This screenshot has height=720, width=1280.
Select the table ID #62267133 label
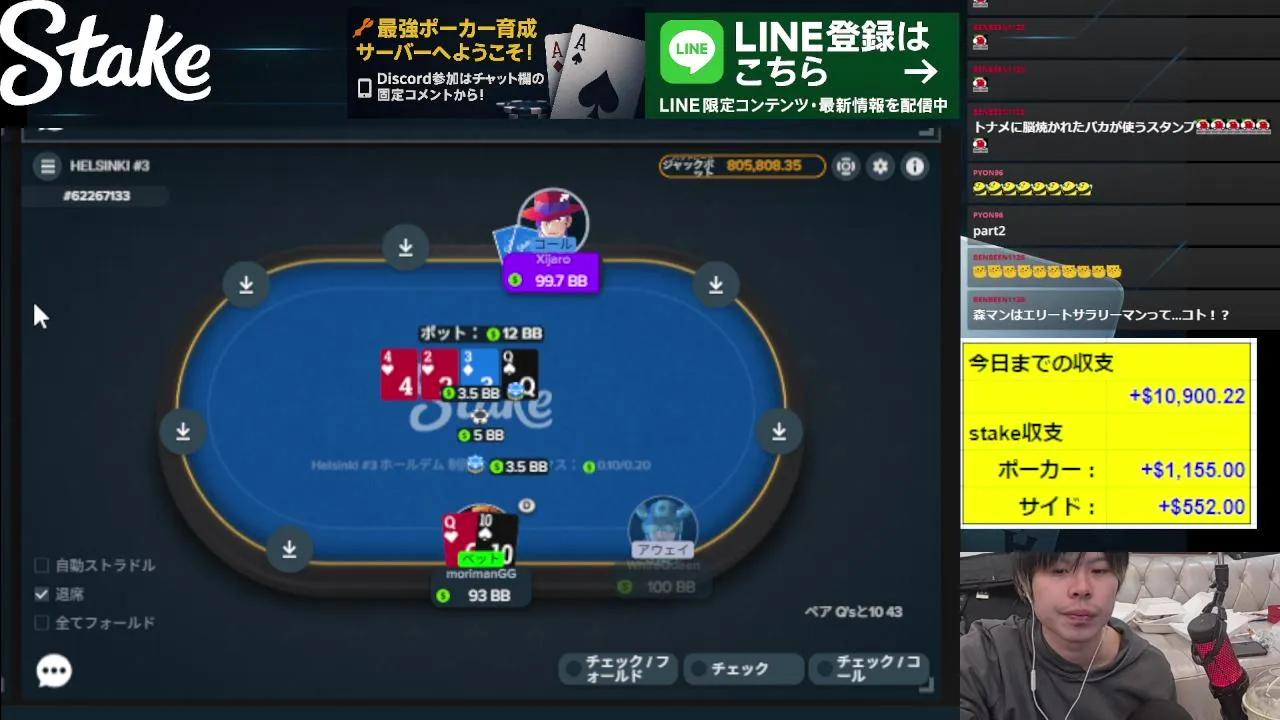[93, 196]
